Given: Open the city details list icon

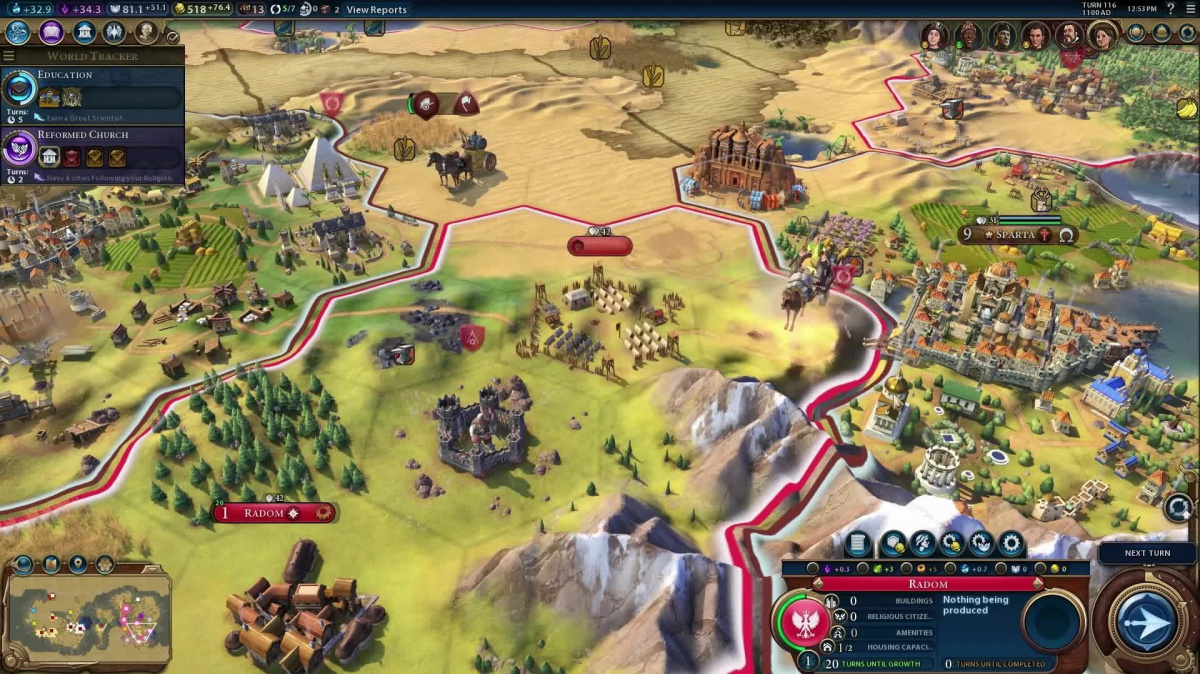Looking at the screenshot, I should point(857,544).
